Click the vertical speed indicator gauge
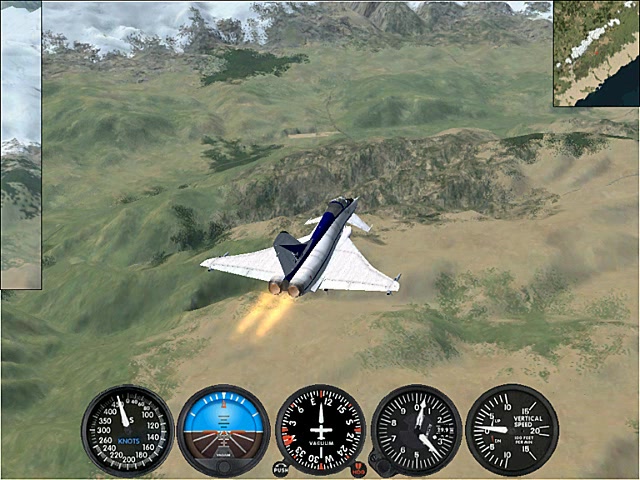Screen dimensions: 640x480 (512, 430)
